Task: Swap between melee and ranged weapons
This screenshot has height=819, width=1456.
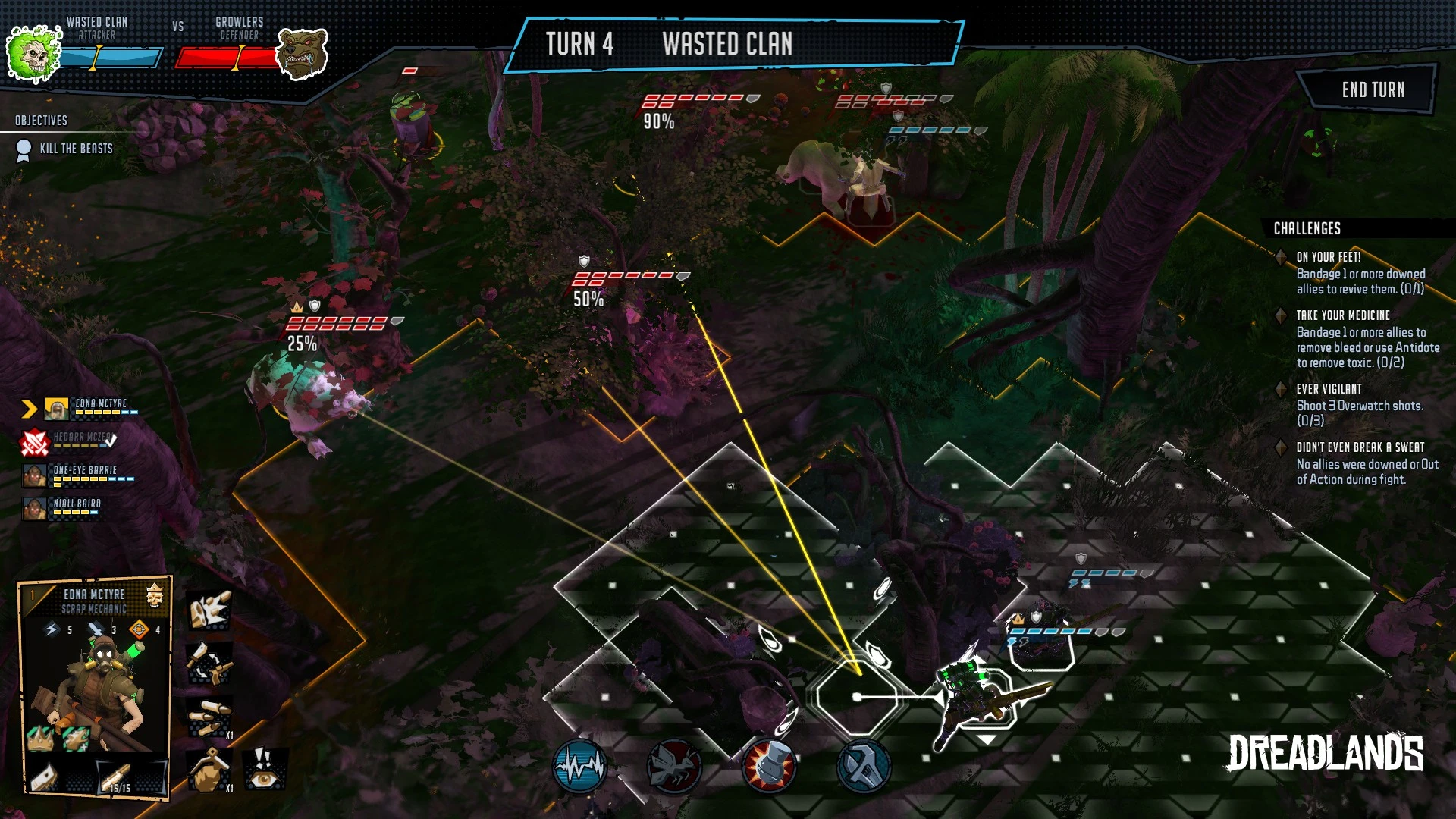Action: [209, 664]
